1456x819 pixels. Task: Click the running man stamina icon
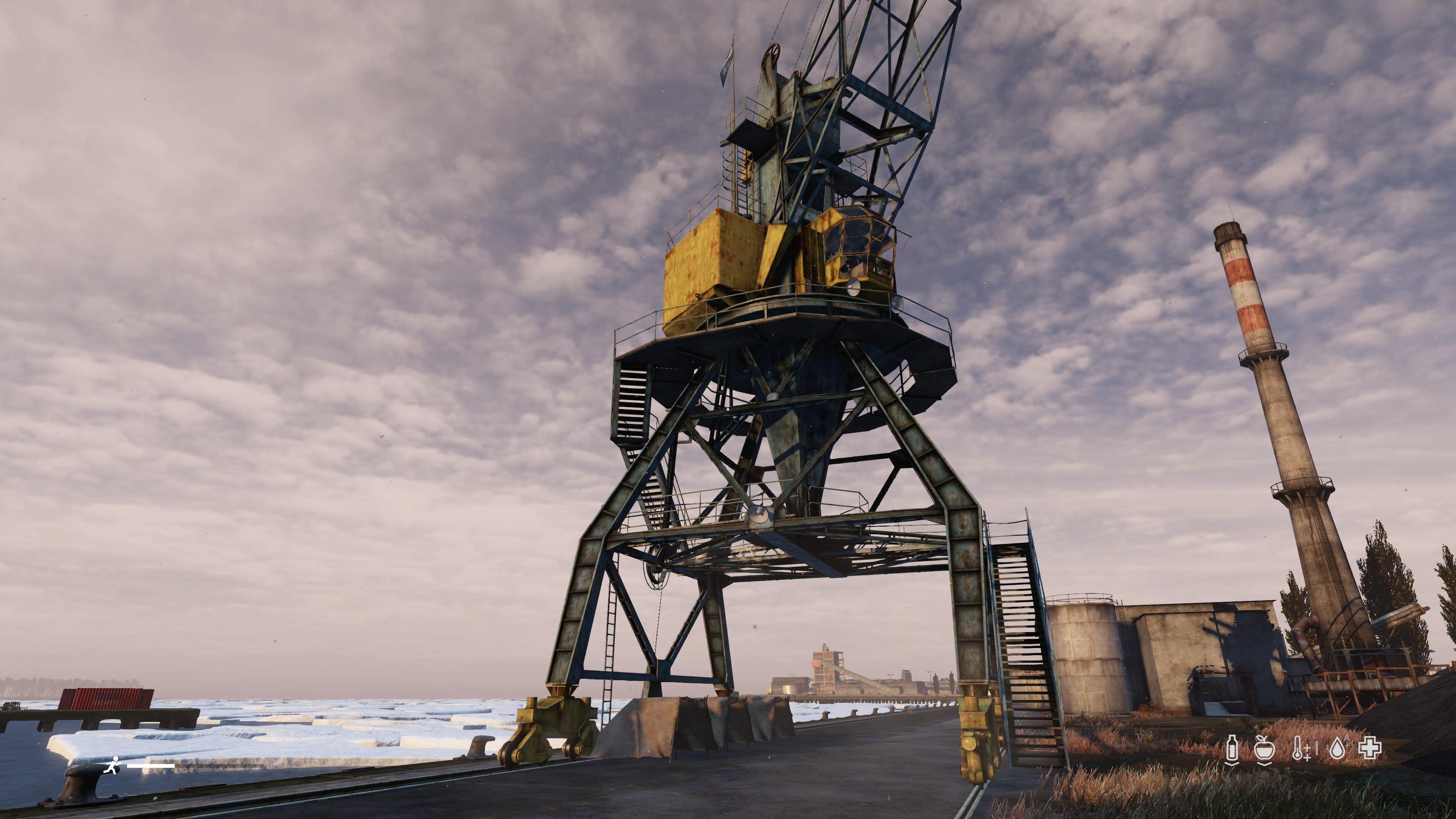tap(113, 765)
